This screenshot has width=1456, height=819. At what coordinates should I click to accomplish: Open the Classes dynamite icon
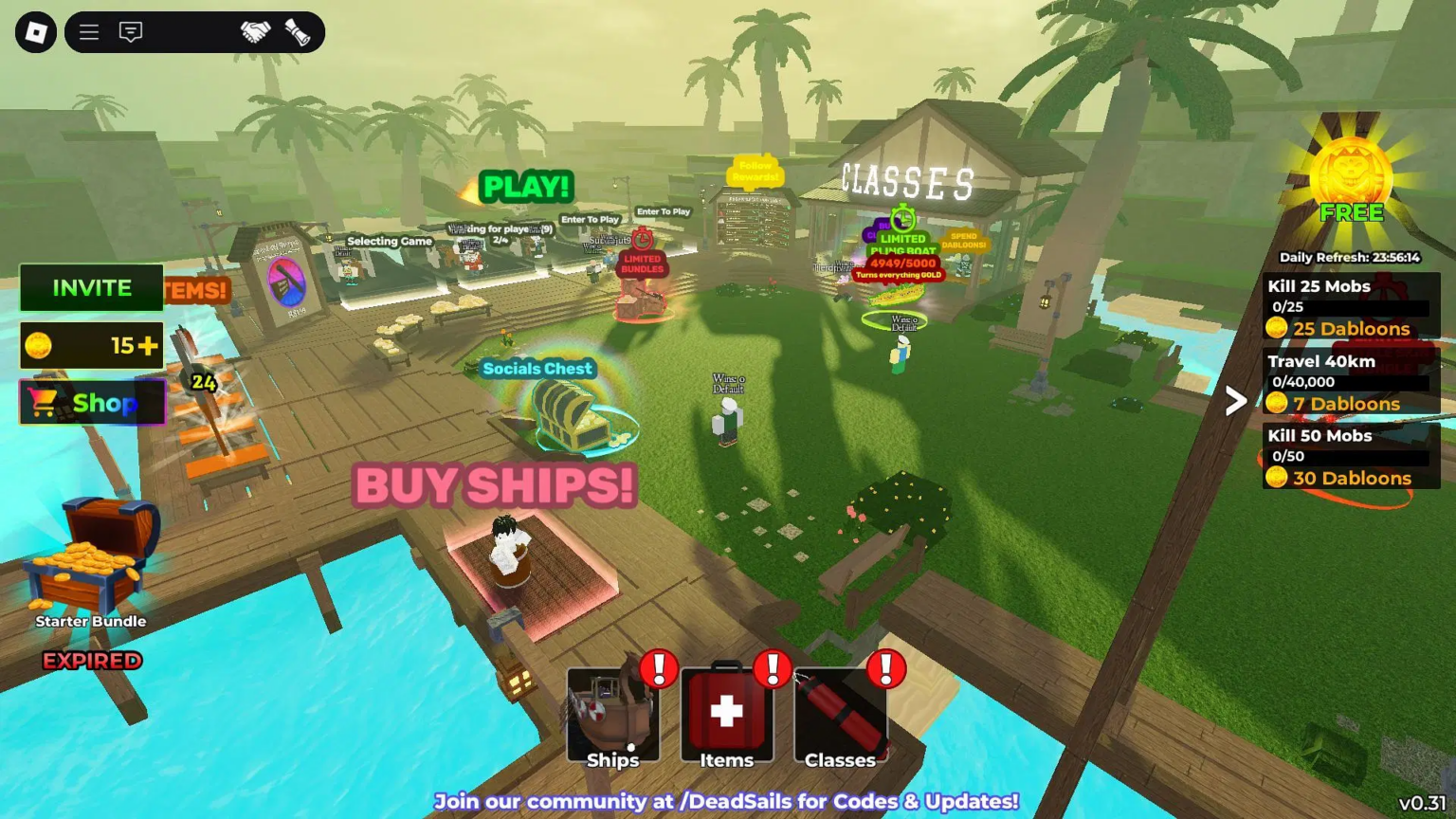838,711
